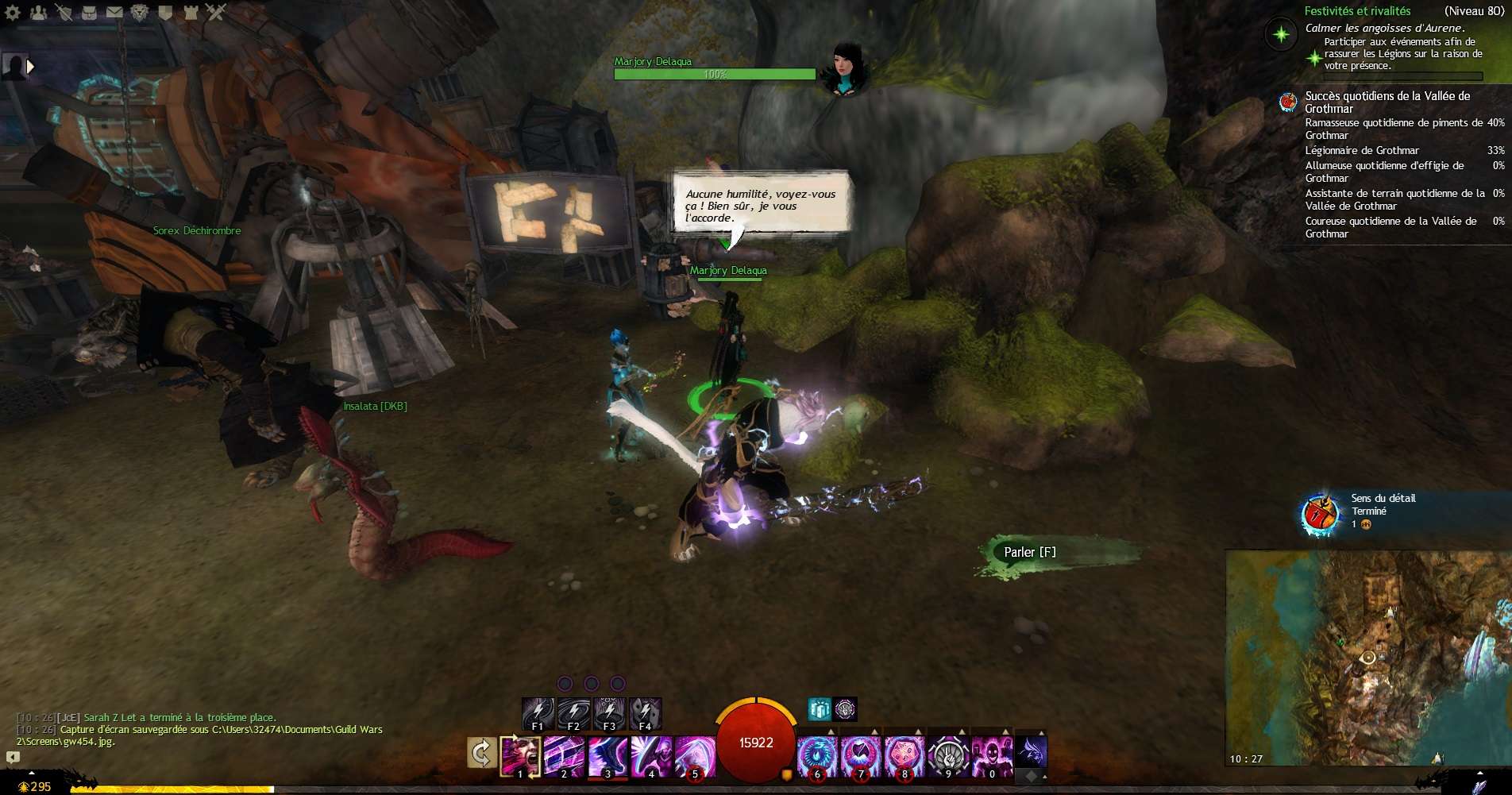
Task: Open the game options gear icon
Action: point(13,12)
